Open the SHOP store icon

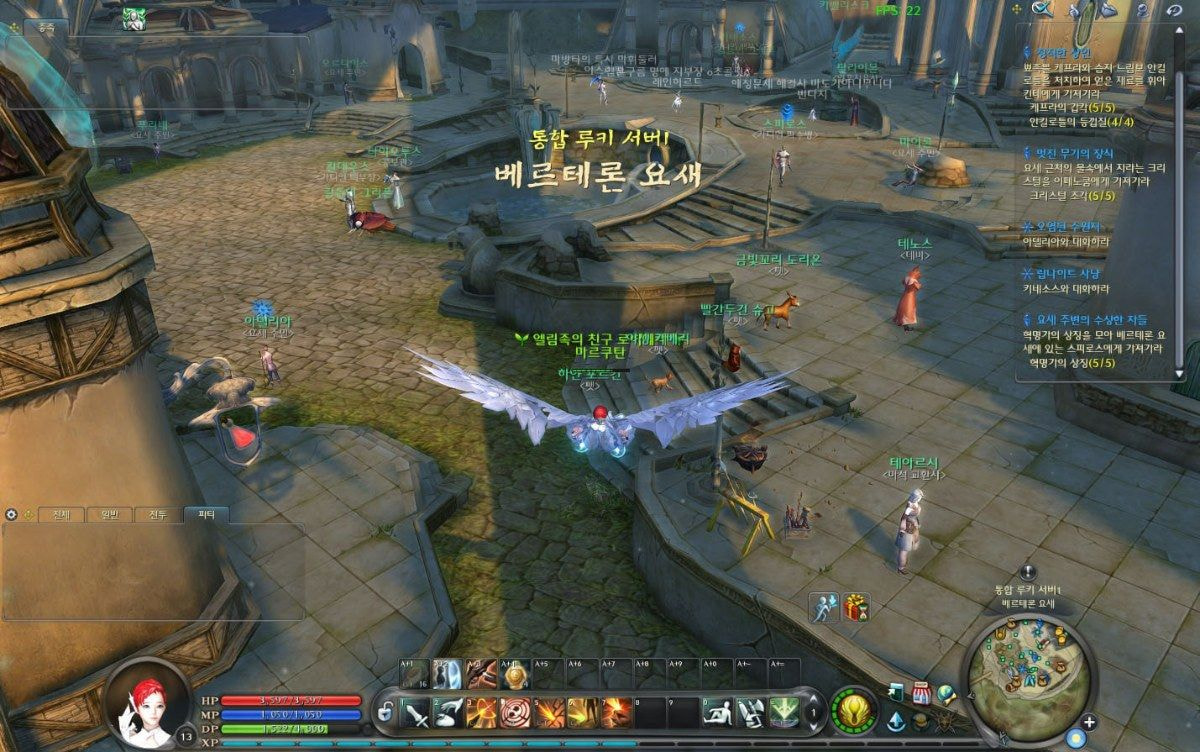[922, 693]
